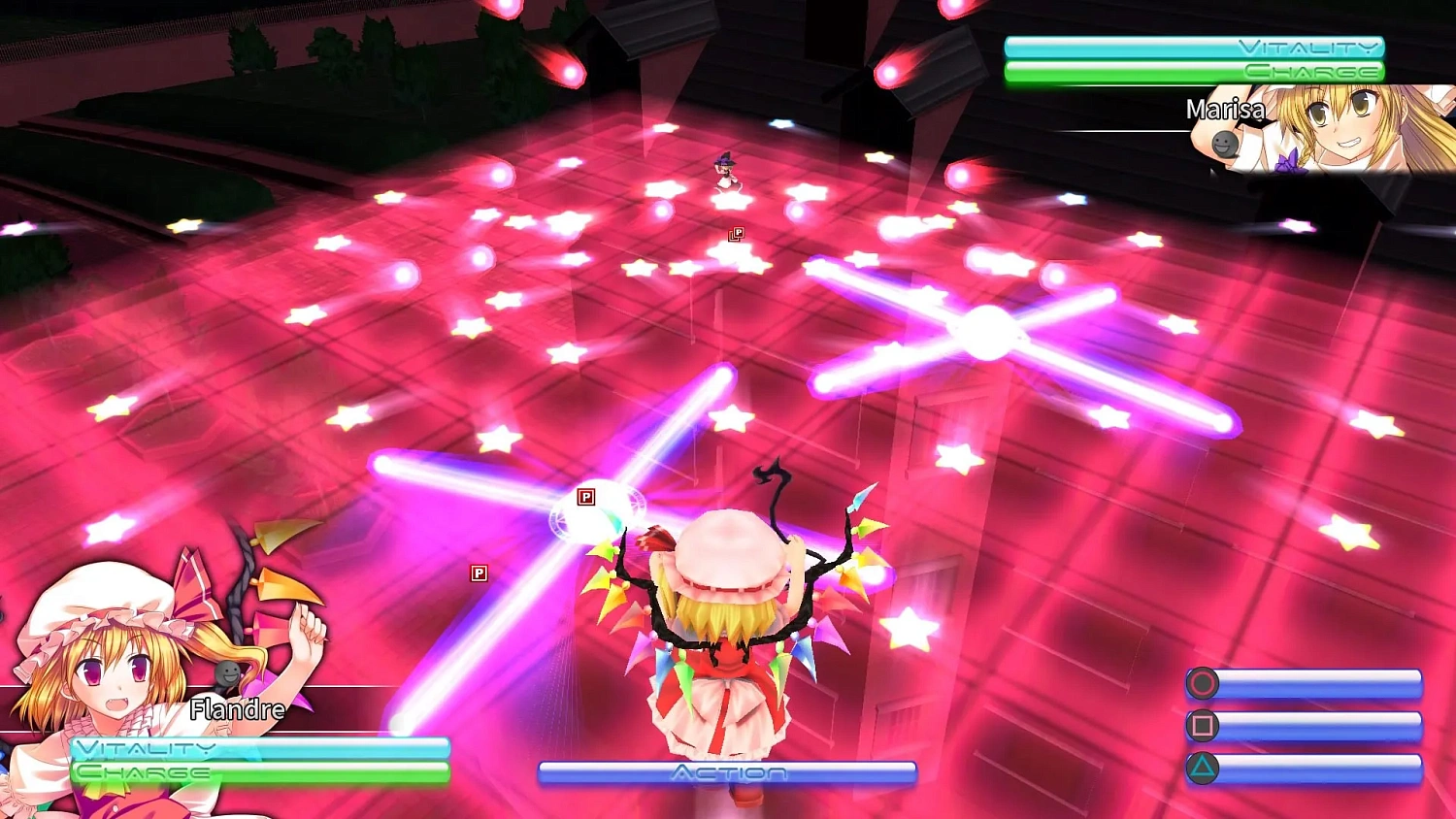Select the Square button skill icon

coord(1204,723)
